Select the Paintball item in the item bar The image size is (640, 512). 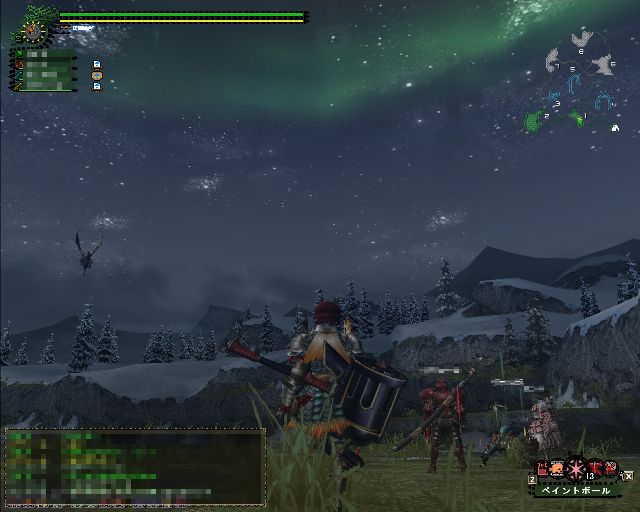tap(577, 468)
